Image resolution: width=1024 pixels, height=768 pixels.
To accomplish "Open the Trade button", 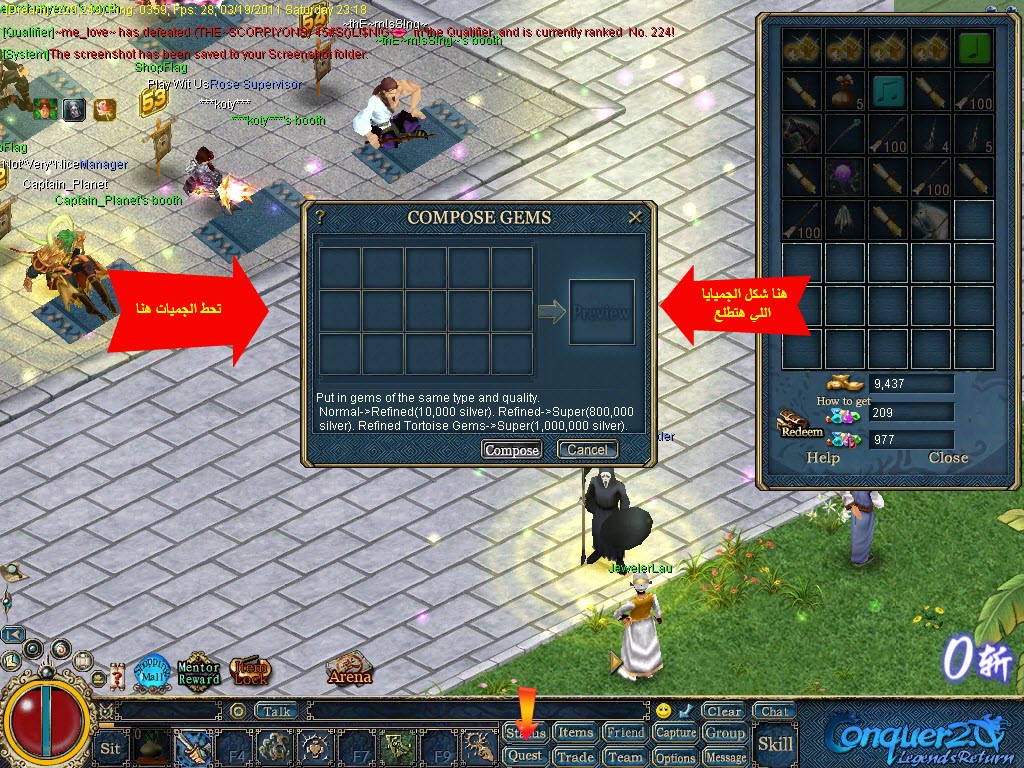I will tap(575, 757).
